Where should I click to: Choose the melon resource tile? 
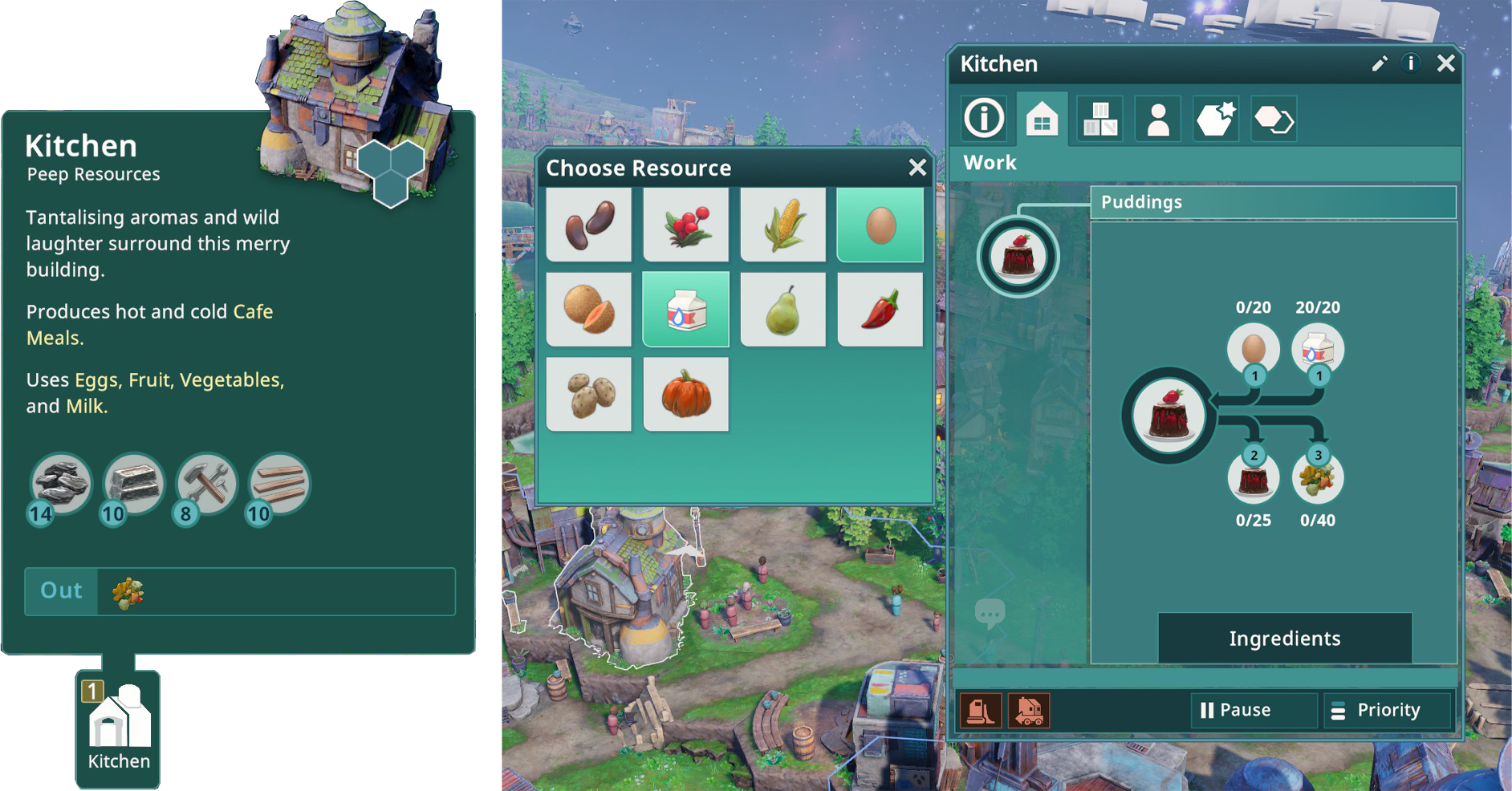[589, 310]
